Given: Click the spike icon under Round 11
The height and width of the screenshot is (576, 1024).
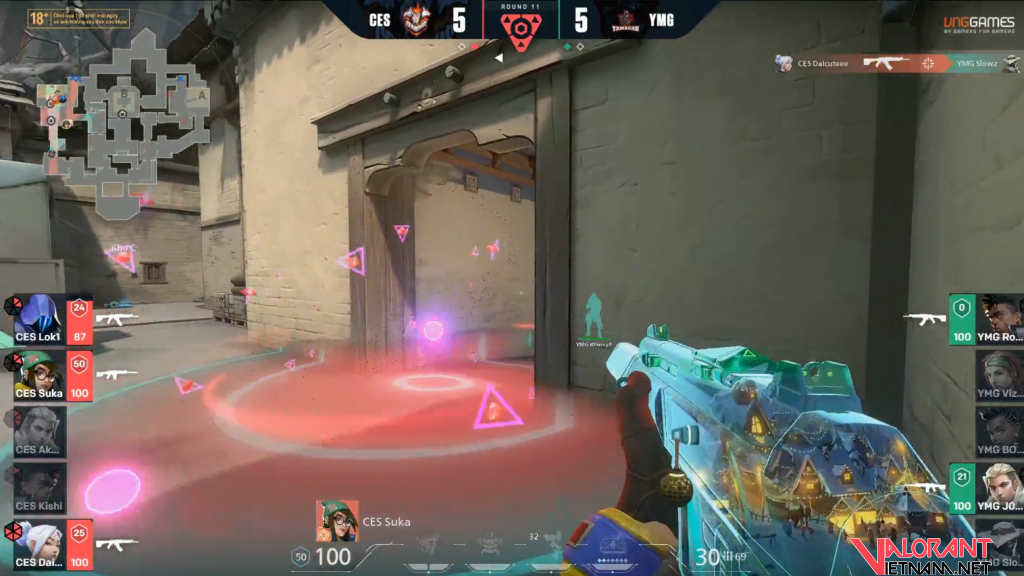Looking at the screenshot, I should [519, 32].
